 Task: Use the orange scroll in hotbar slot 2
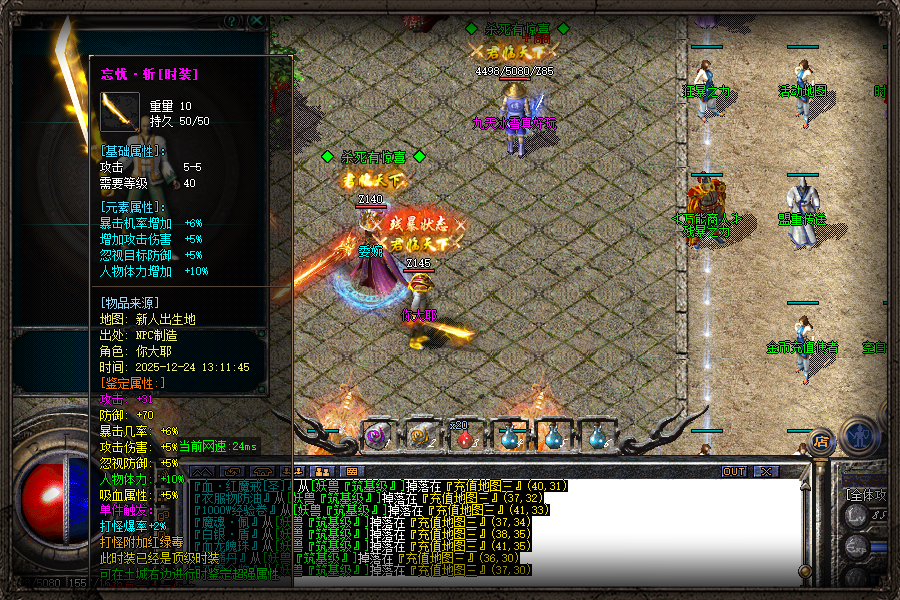419,435
